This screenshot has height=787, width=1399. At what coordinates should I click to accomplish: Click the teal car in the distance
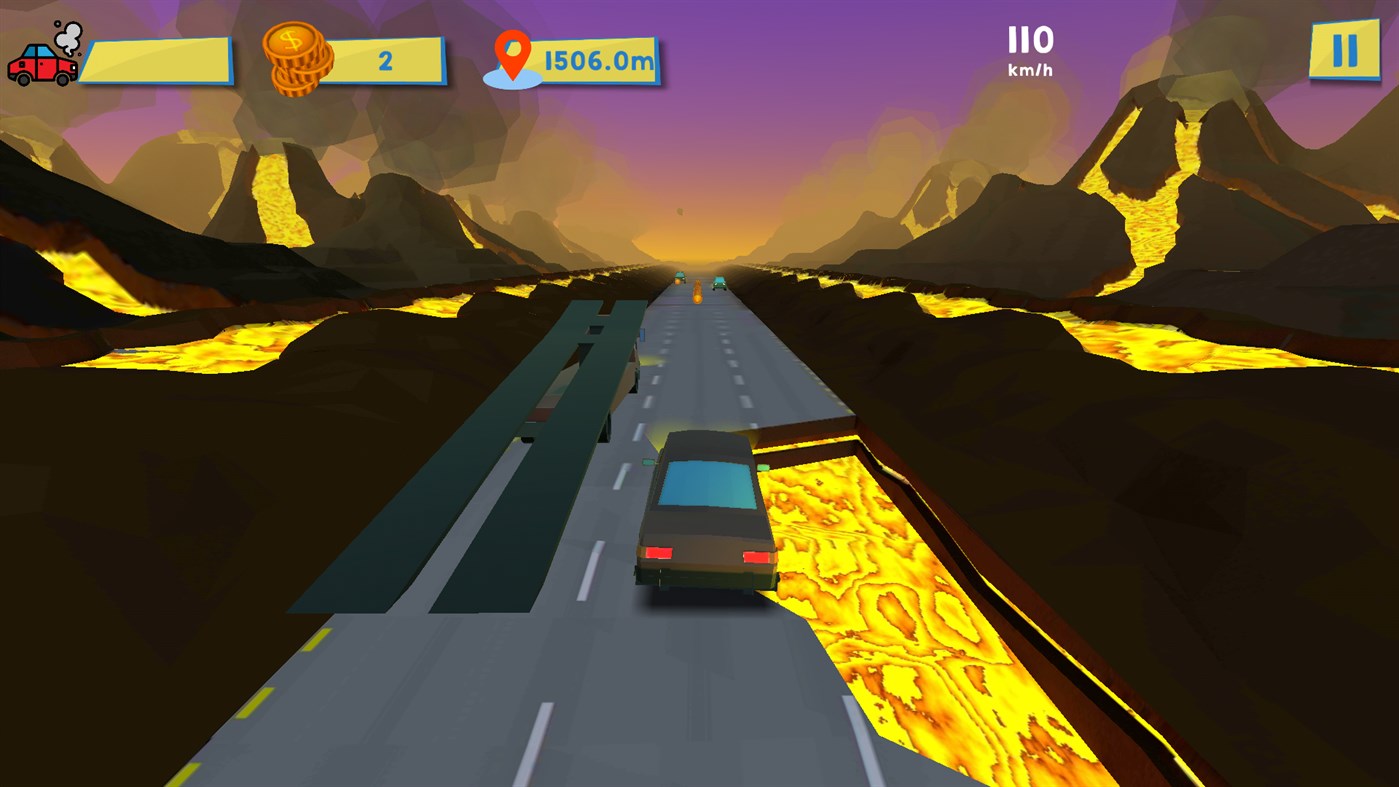719,284
